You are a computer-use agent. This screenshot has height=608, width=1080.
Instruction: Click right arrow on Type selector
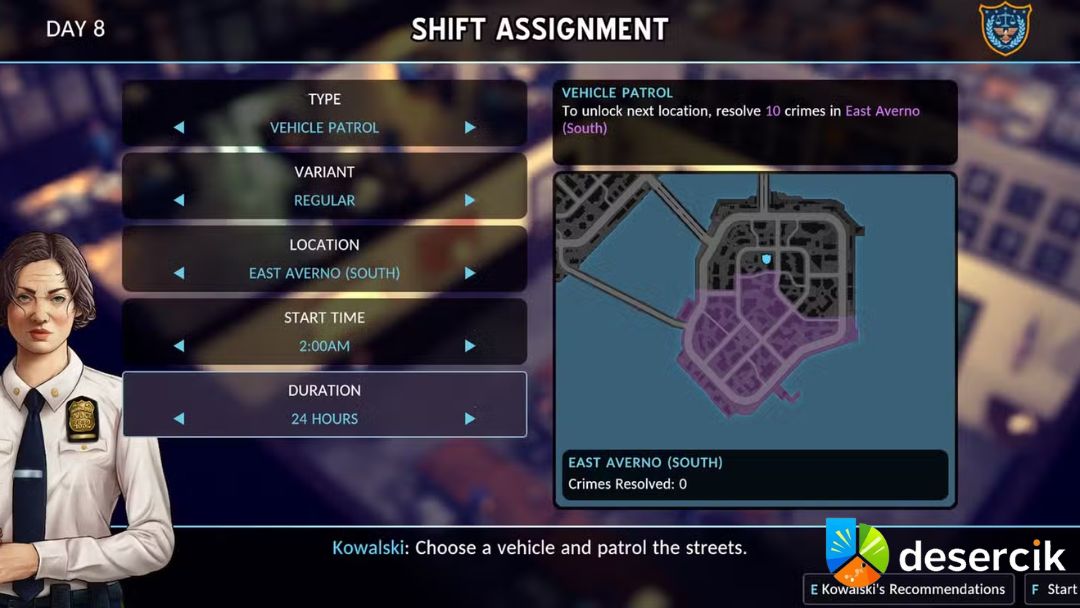click(x=470, y=128)
